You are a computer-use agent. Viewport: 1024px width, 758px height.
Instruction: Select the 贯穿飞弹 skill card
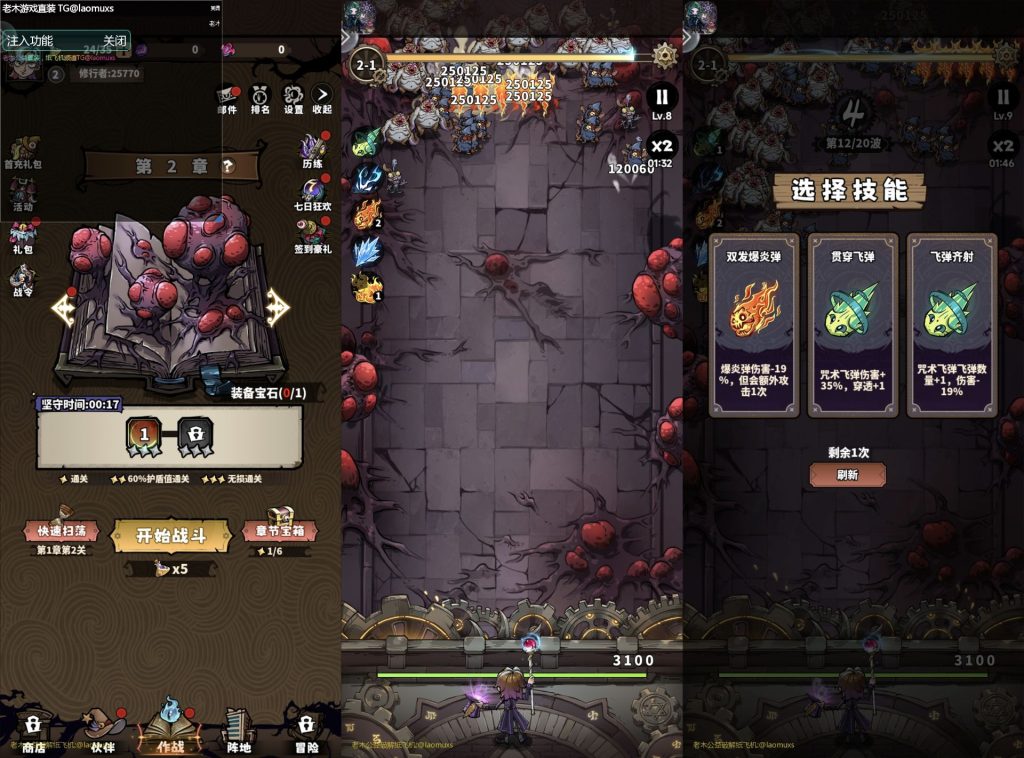(852, 325)
